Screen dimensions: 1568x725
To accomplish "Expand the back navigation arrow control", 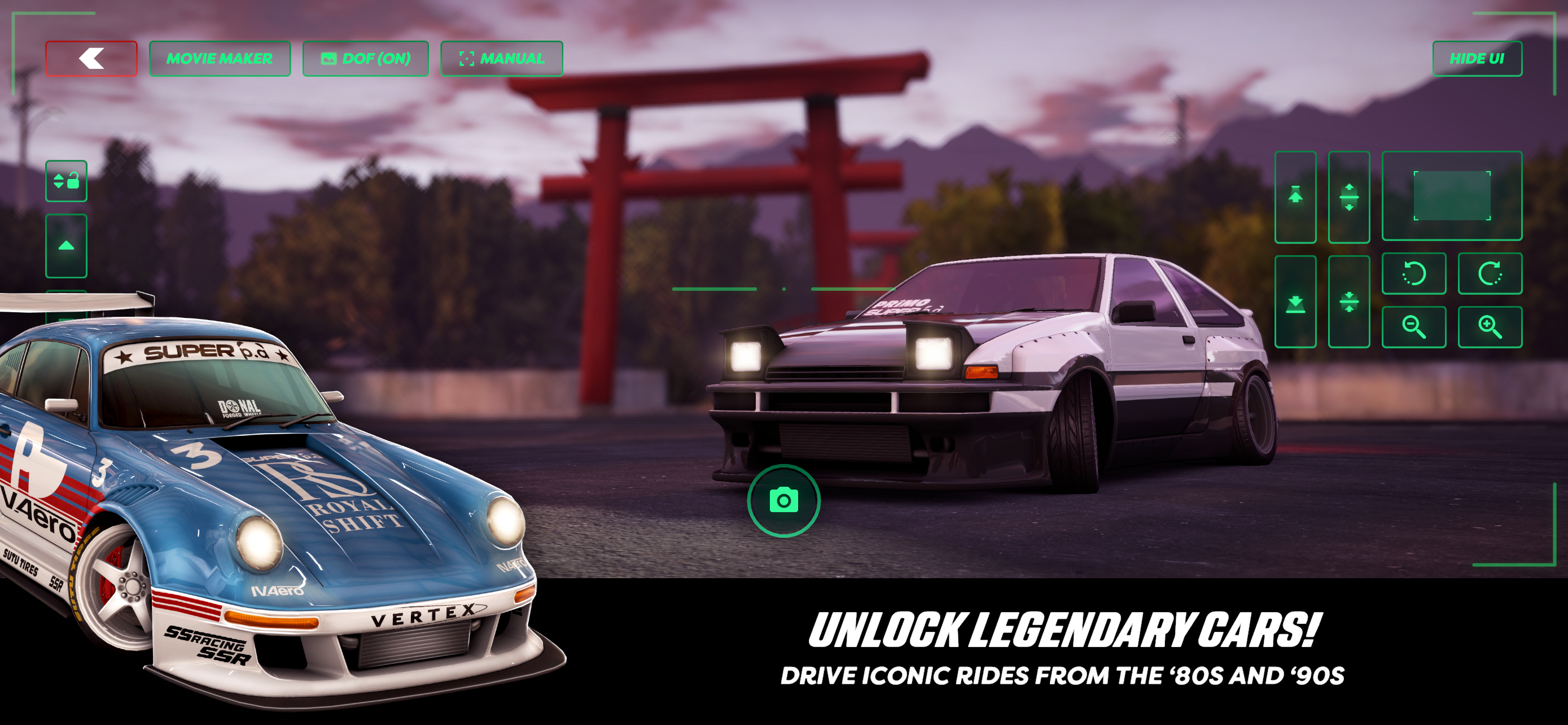I will [x=91, y=58].
